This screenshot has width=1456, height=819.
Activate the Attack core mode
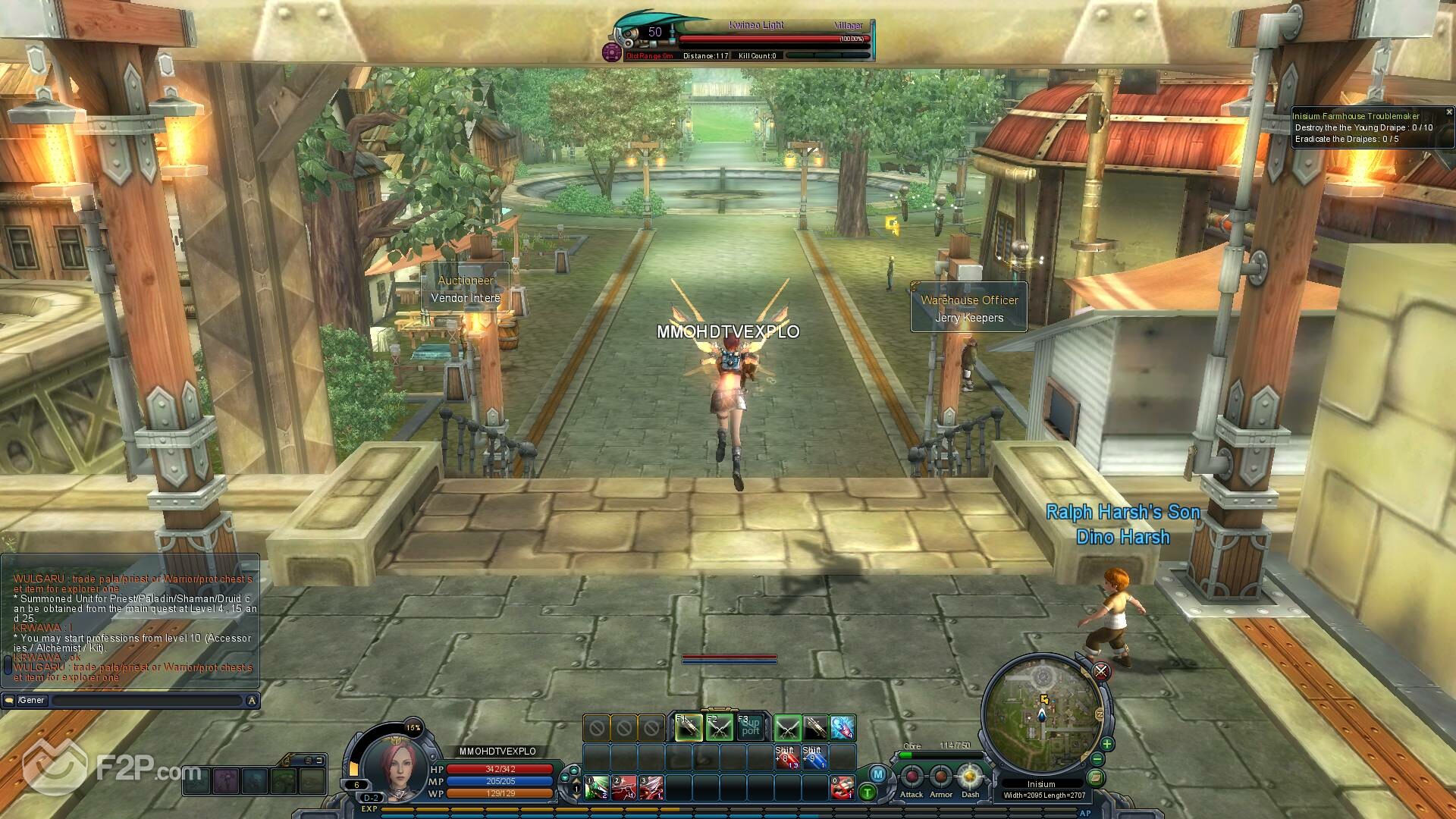(912, 777)
